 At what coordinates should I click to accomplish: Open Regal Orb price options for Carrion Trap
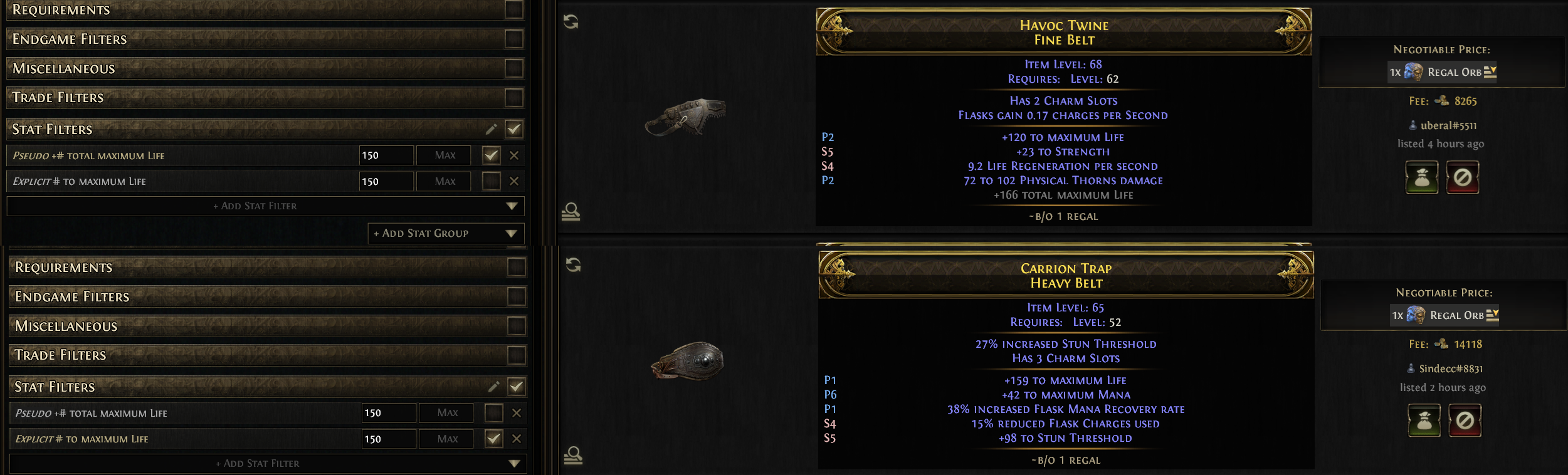[1493, 315]
